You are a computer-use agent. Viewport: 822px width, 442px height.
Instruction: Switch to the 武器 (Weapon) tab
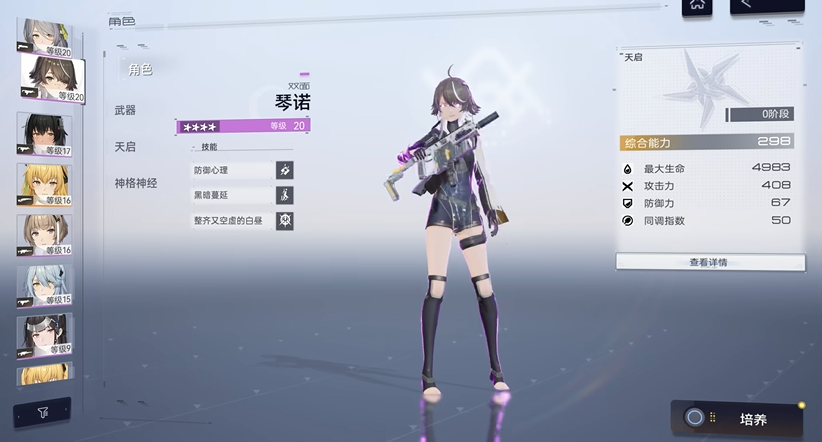pyautogui.click(x=126, y=110)
